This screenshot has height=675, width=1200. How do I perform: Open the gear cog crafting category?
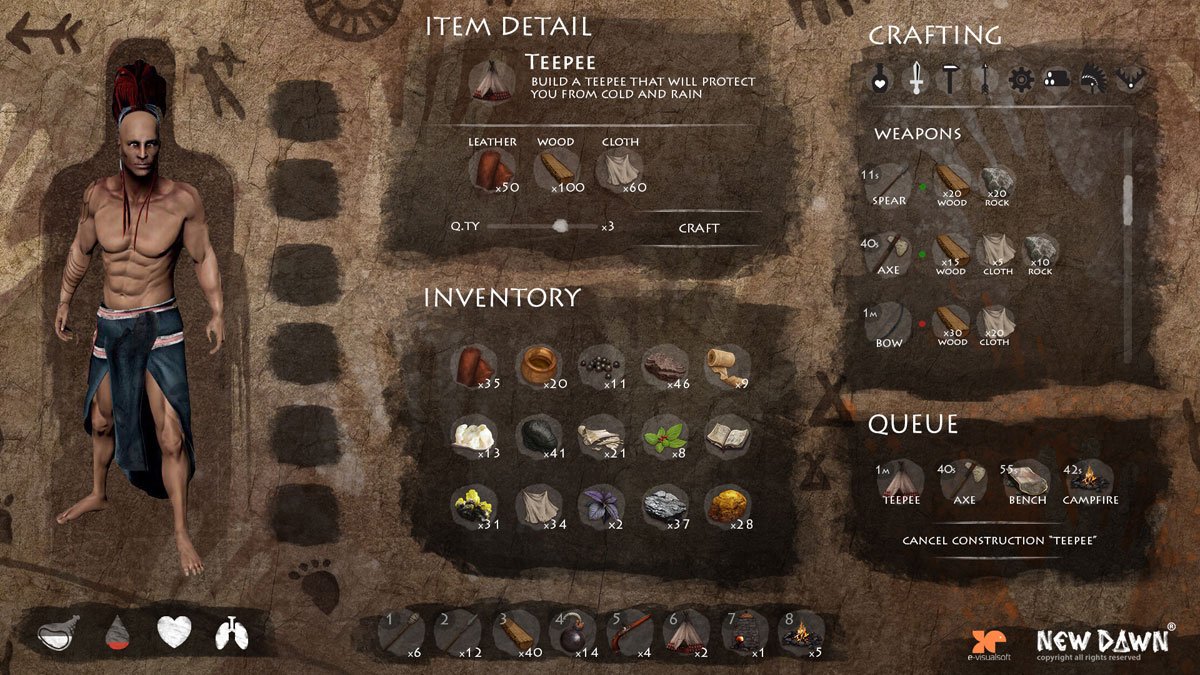[x=1020, y=80]
